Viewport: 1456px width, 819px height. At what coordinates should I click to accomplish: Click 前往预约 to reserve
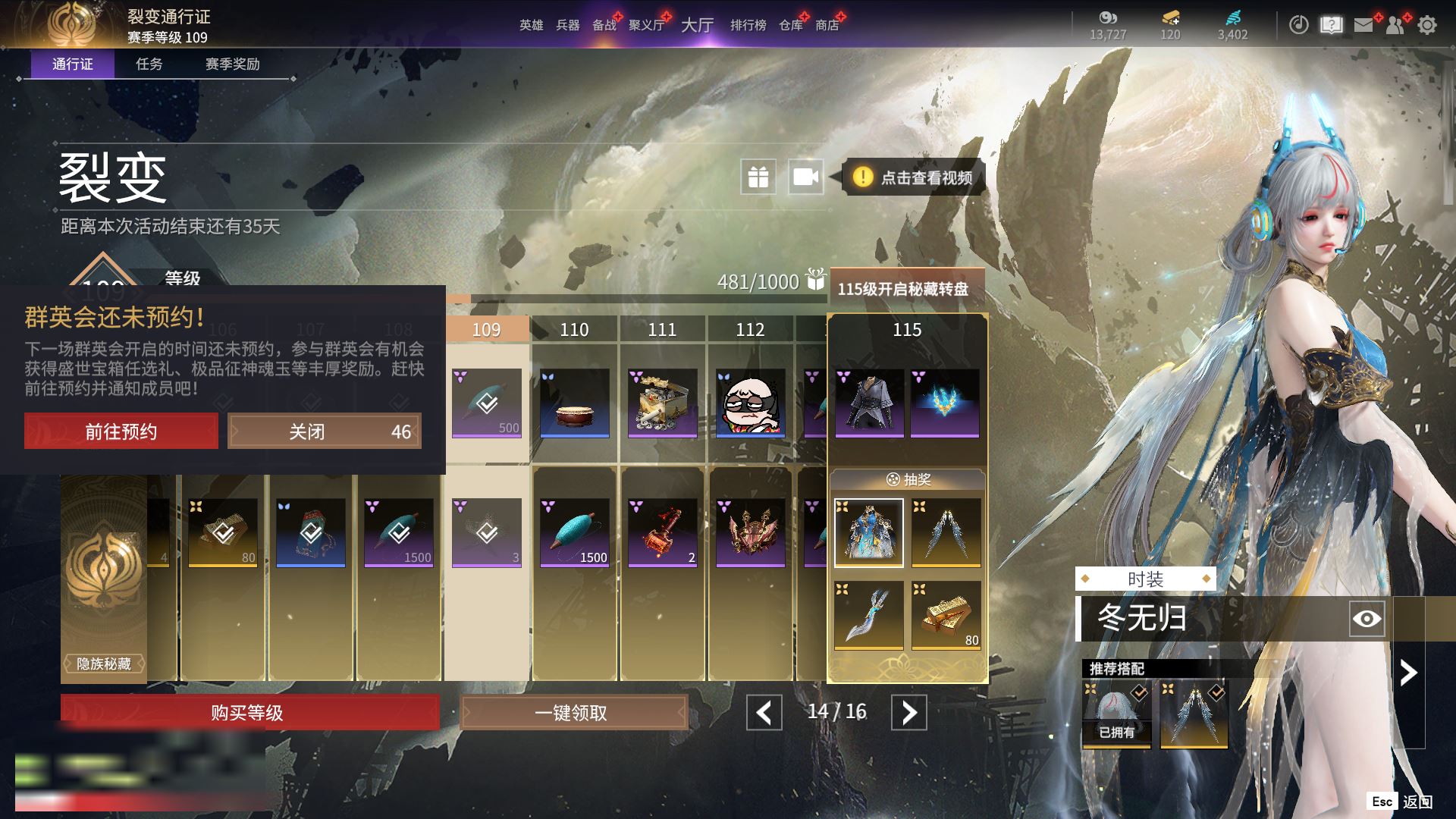click(x=121, y=431)
